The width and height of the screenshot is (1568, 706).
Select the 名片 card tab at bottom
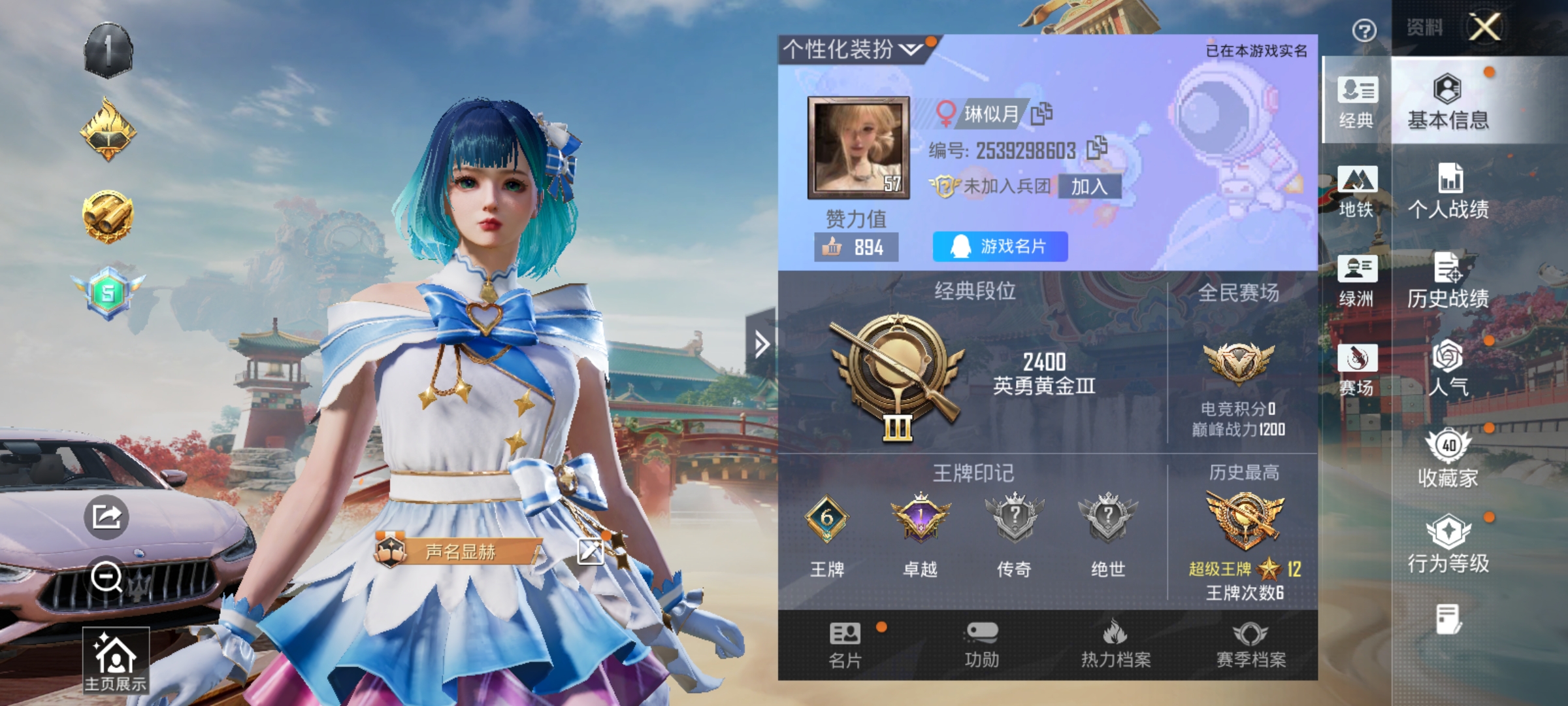845,645
